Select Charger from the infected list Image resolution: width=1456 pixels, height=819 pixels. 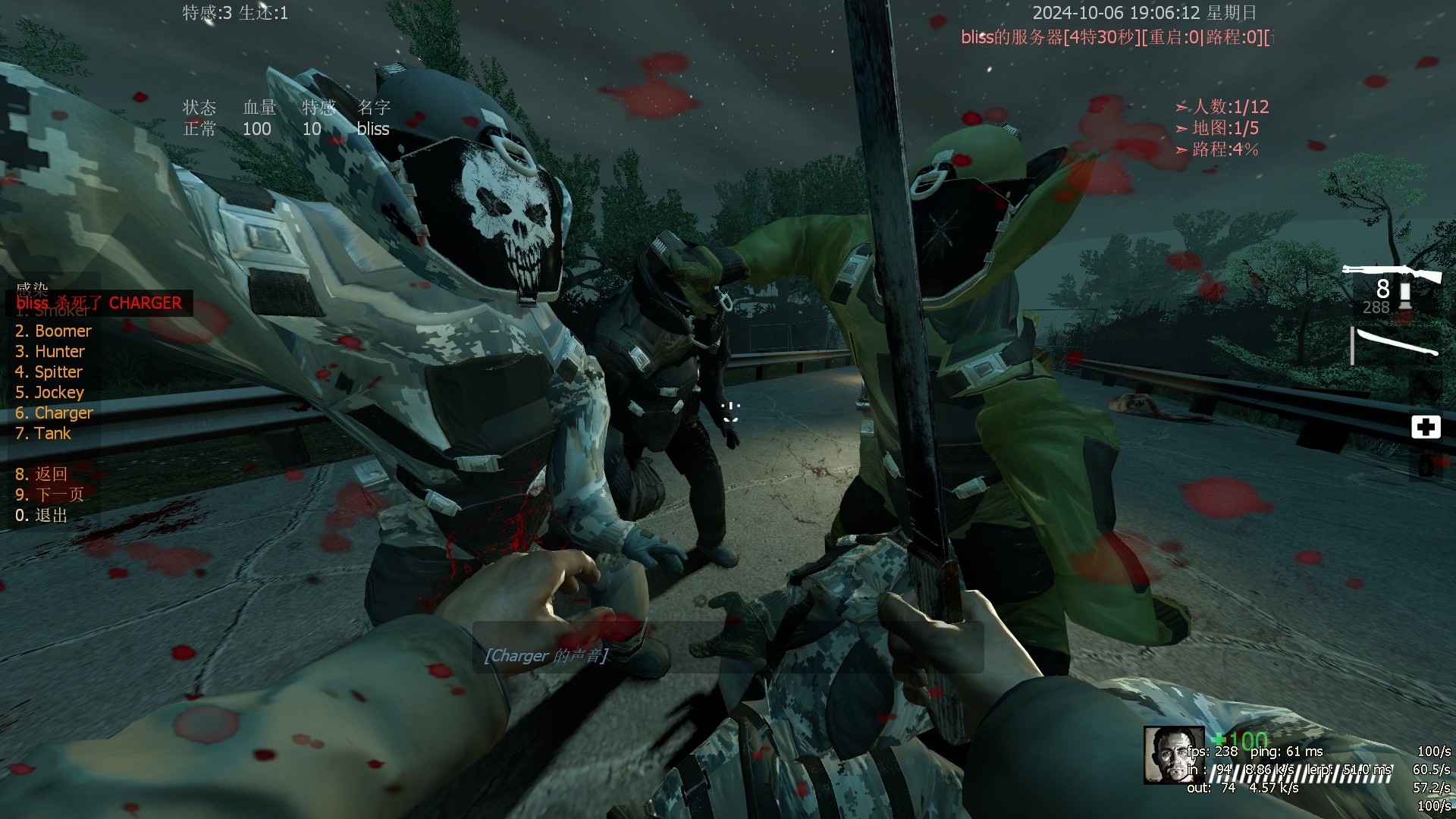coord(54,413)
